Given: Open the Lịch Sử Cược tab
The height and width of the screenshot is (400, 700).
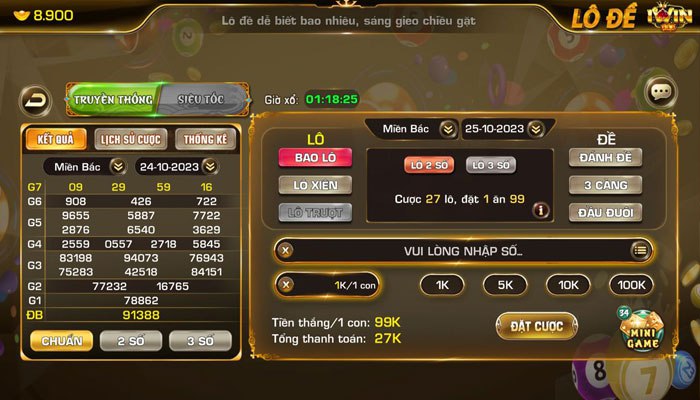Looking at the screenshot, I should point(129,139).
